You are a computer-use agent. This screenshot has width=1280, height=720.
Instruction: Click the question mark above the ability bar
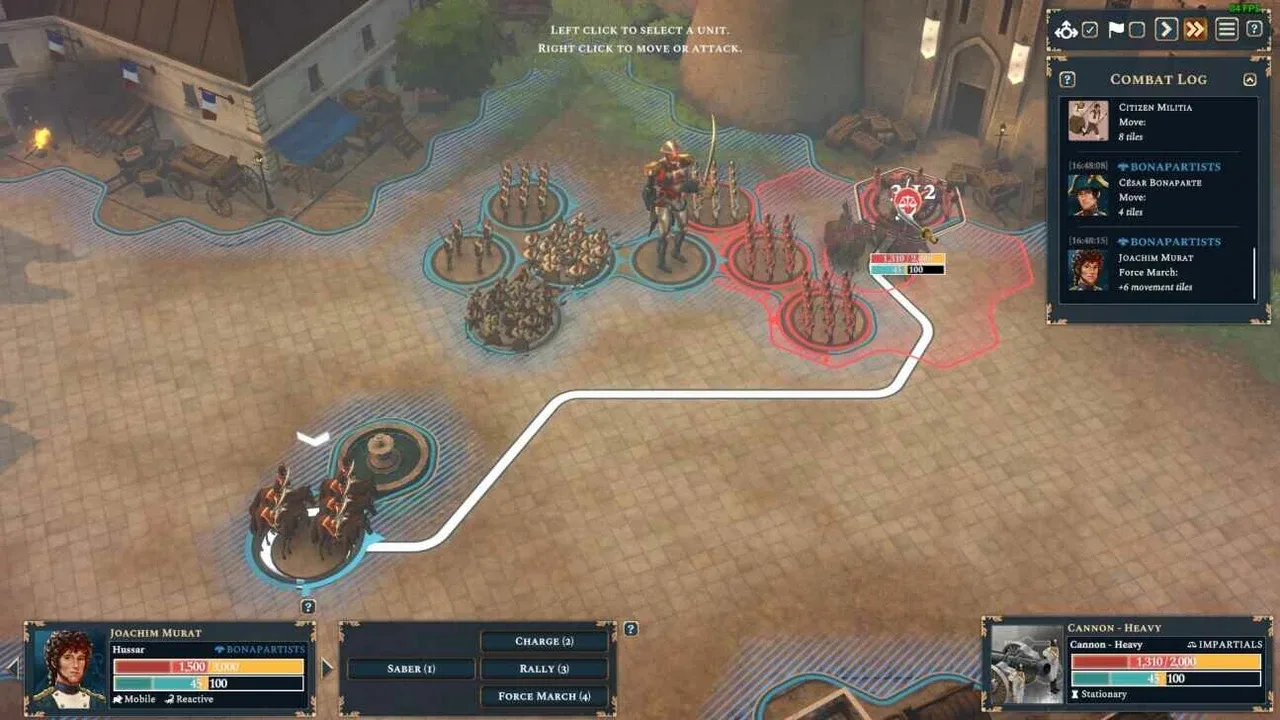(x=631, y=628)
